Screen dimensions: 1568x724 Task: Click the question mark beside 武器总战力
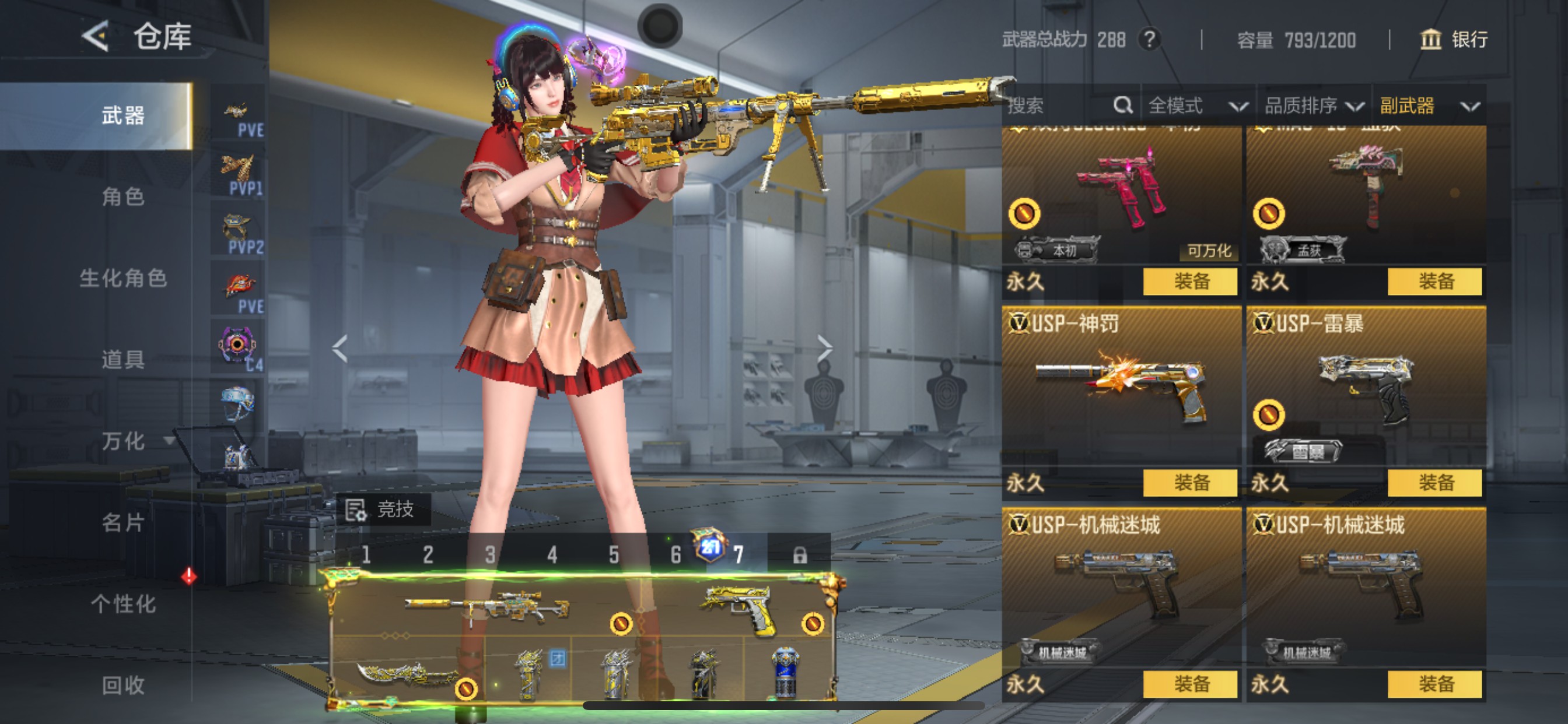pyautogui.click(x=1149, y=40)
